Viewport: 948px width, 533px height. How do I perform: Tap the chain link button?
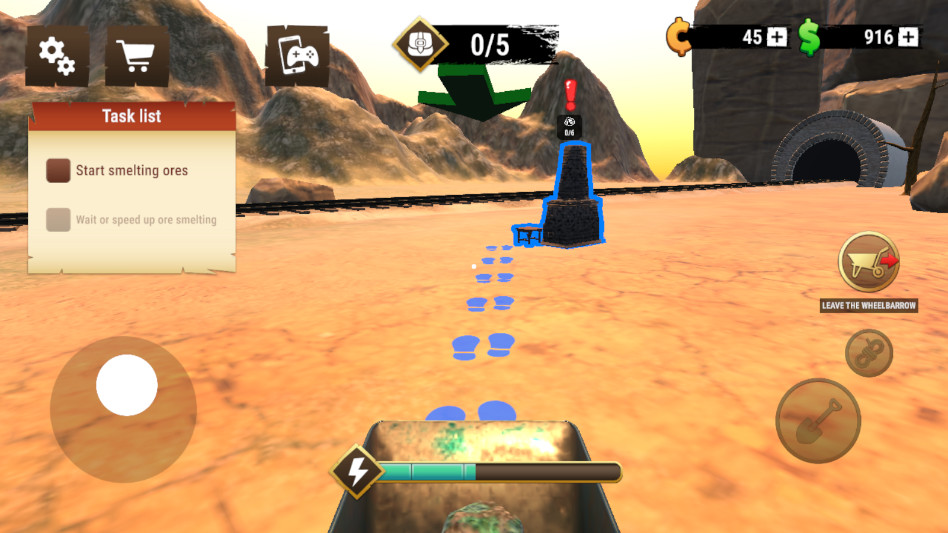coord(868,352)
